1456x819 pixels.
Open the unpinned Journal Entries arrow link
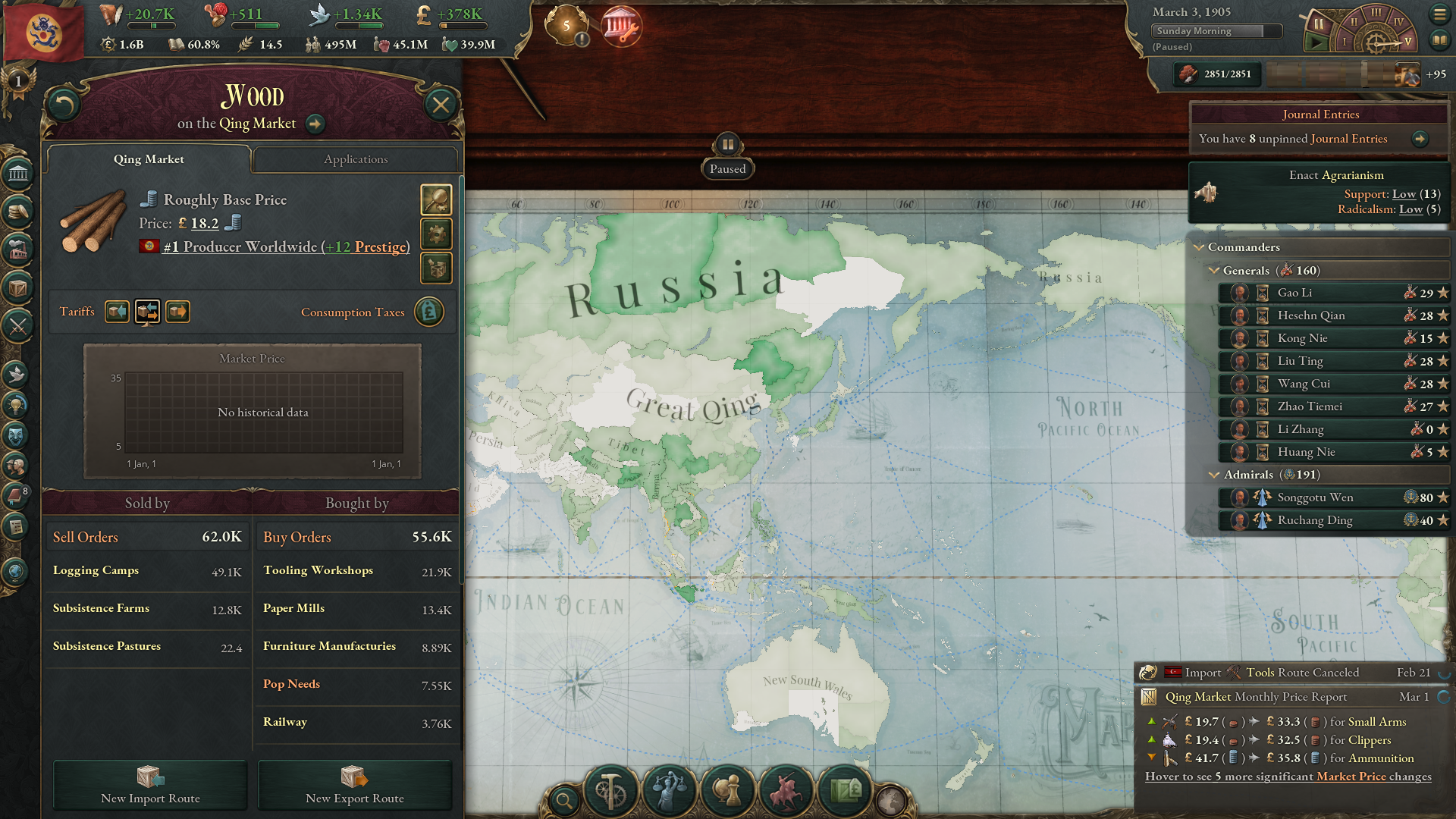pyautogui.click(x=1421, y=139)
